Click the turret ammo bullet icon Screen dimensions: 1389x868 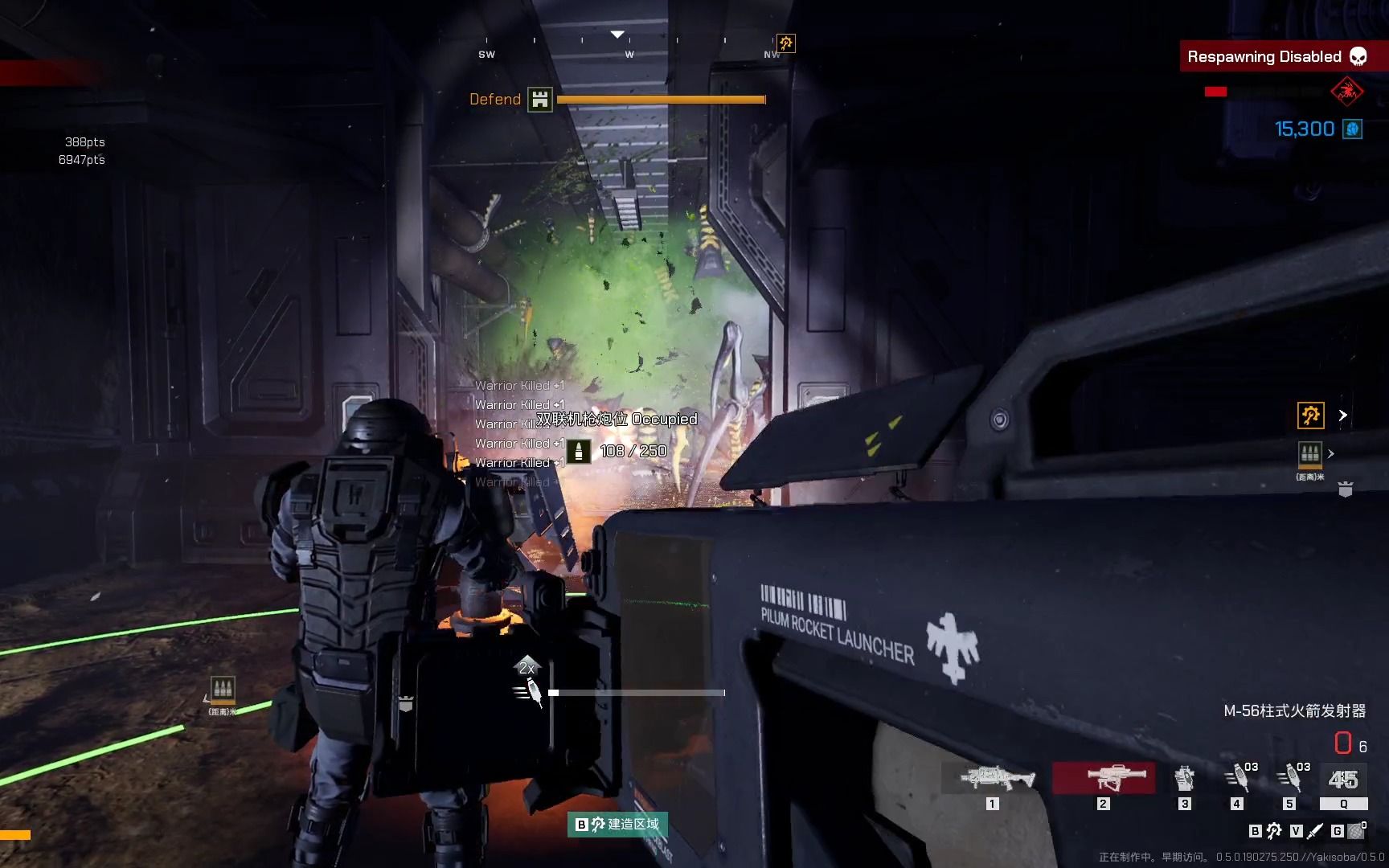pyautogui.click(x=579, y=451)
